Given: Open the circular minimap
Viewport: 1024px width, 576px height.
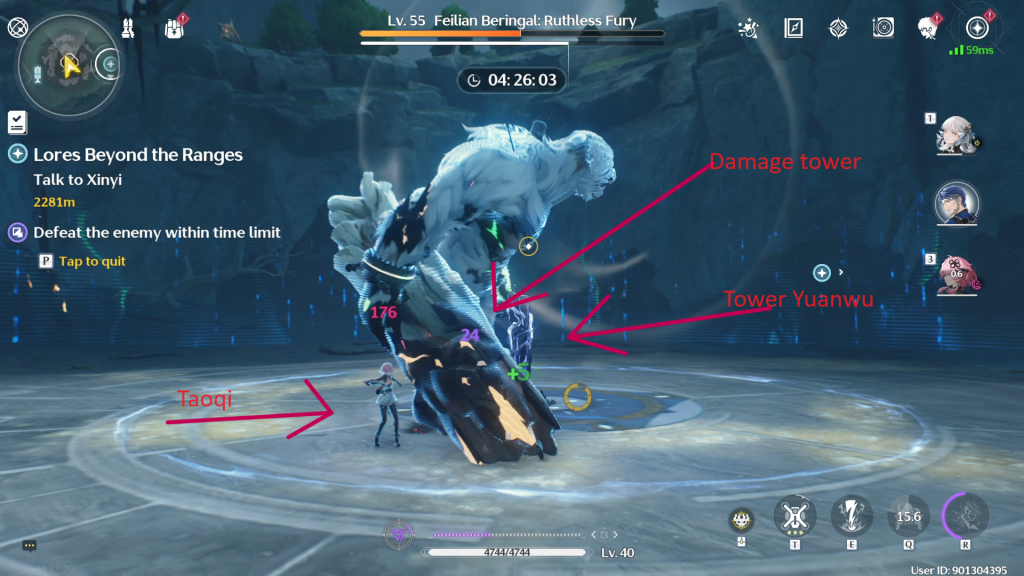Looking at the screenshot, I should click(63, 62).
